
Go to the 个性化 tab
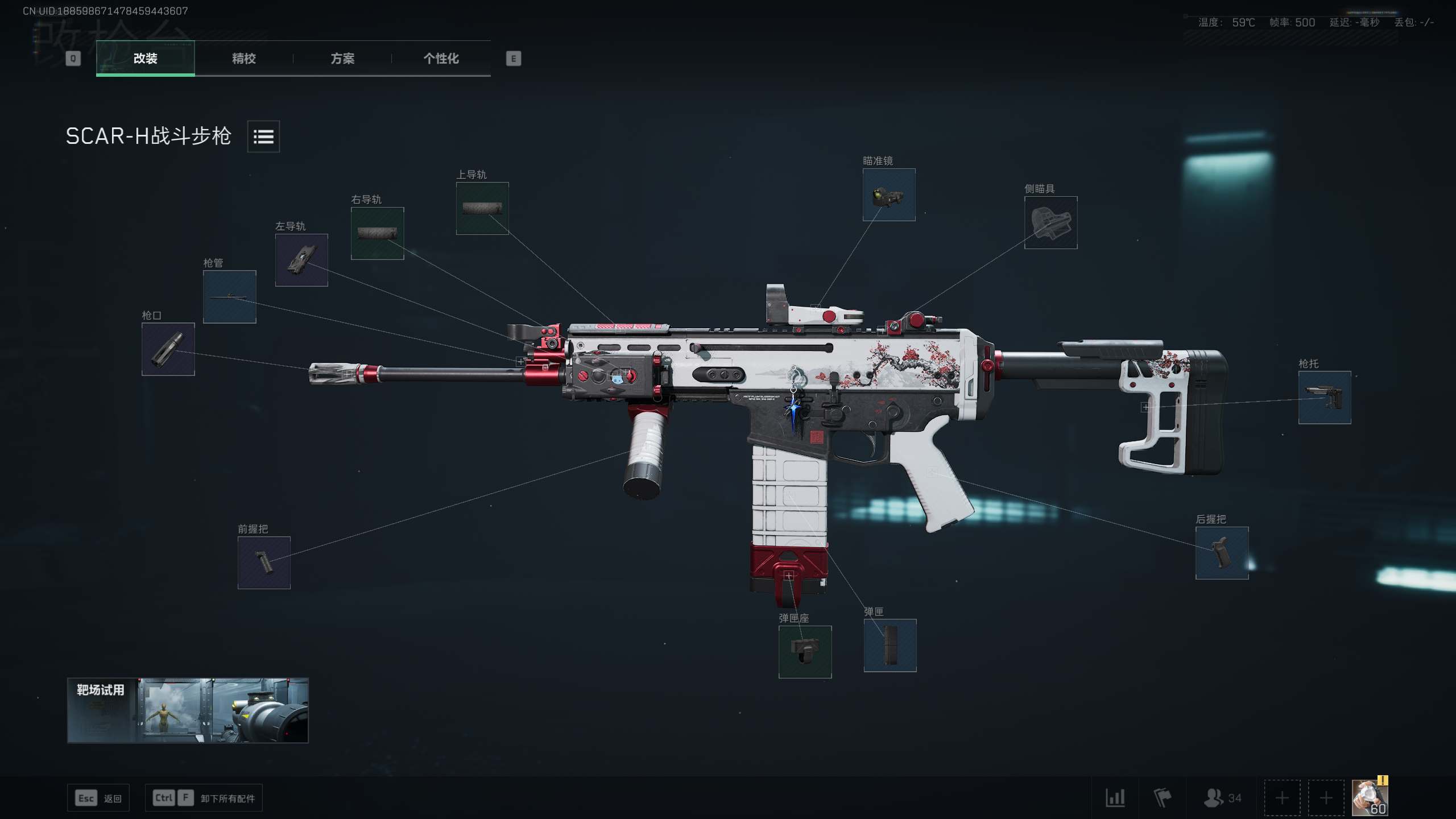click(441, 58)
